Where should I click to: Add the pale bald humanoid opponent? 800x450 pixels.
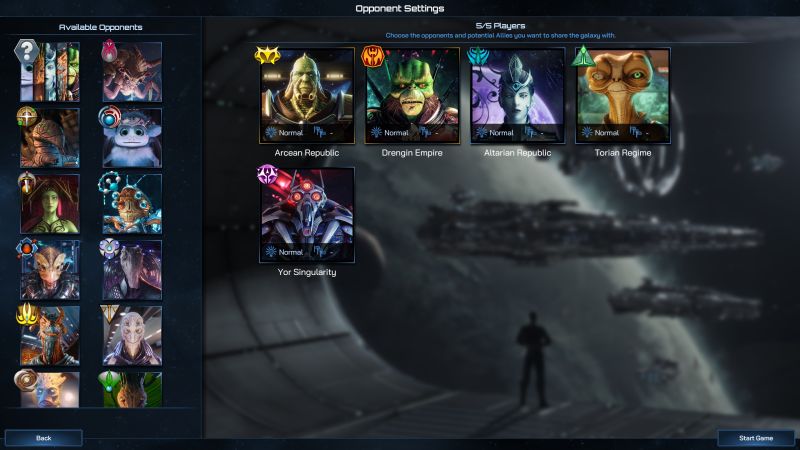pyautogui.click(x=131, y=336)
